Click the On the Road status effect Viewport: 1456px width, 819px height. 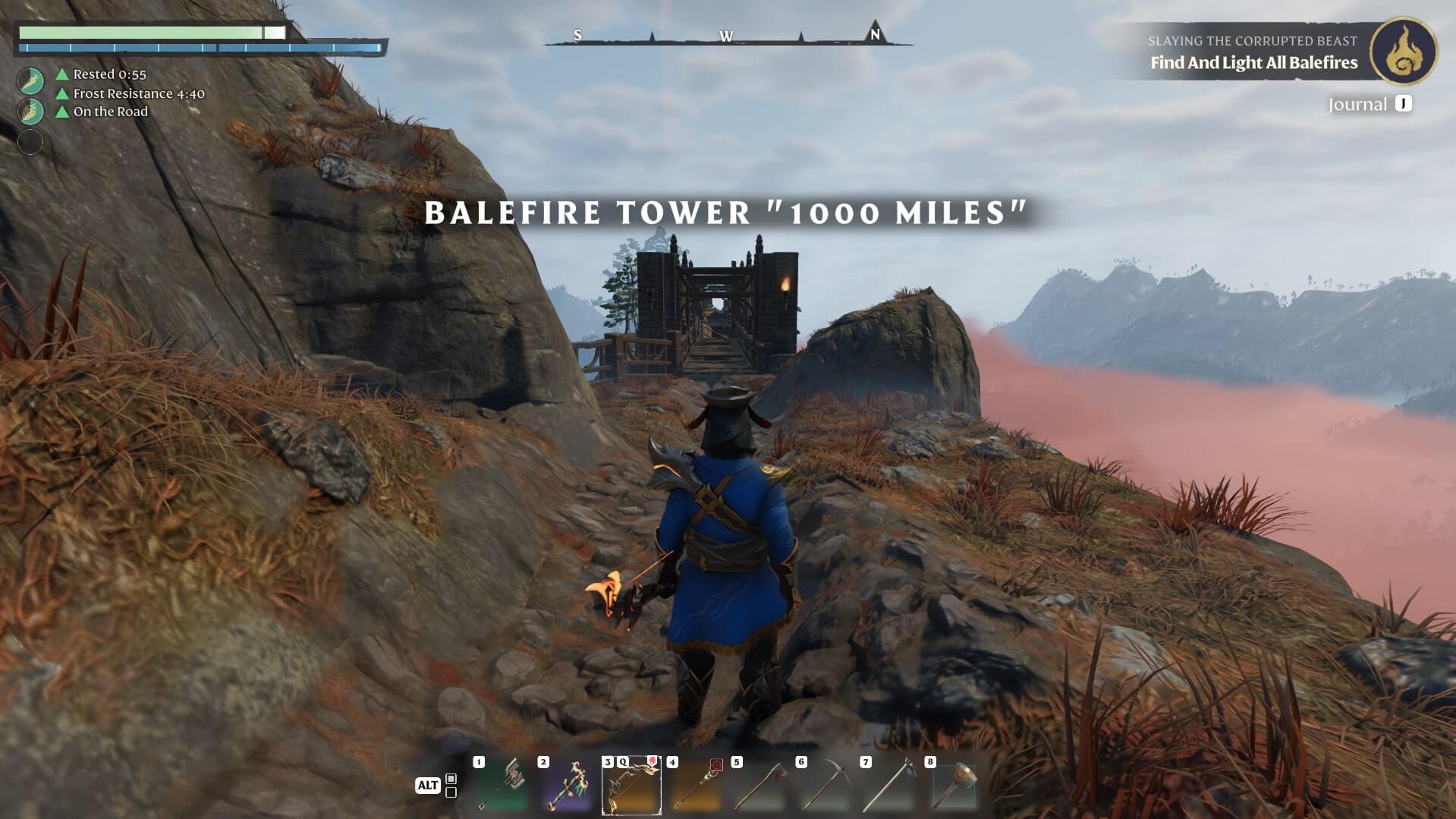(110, 112)
